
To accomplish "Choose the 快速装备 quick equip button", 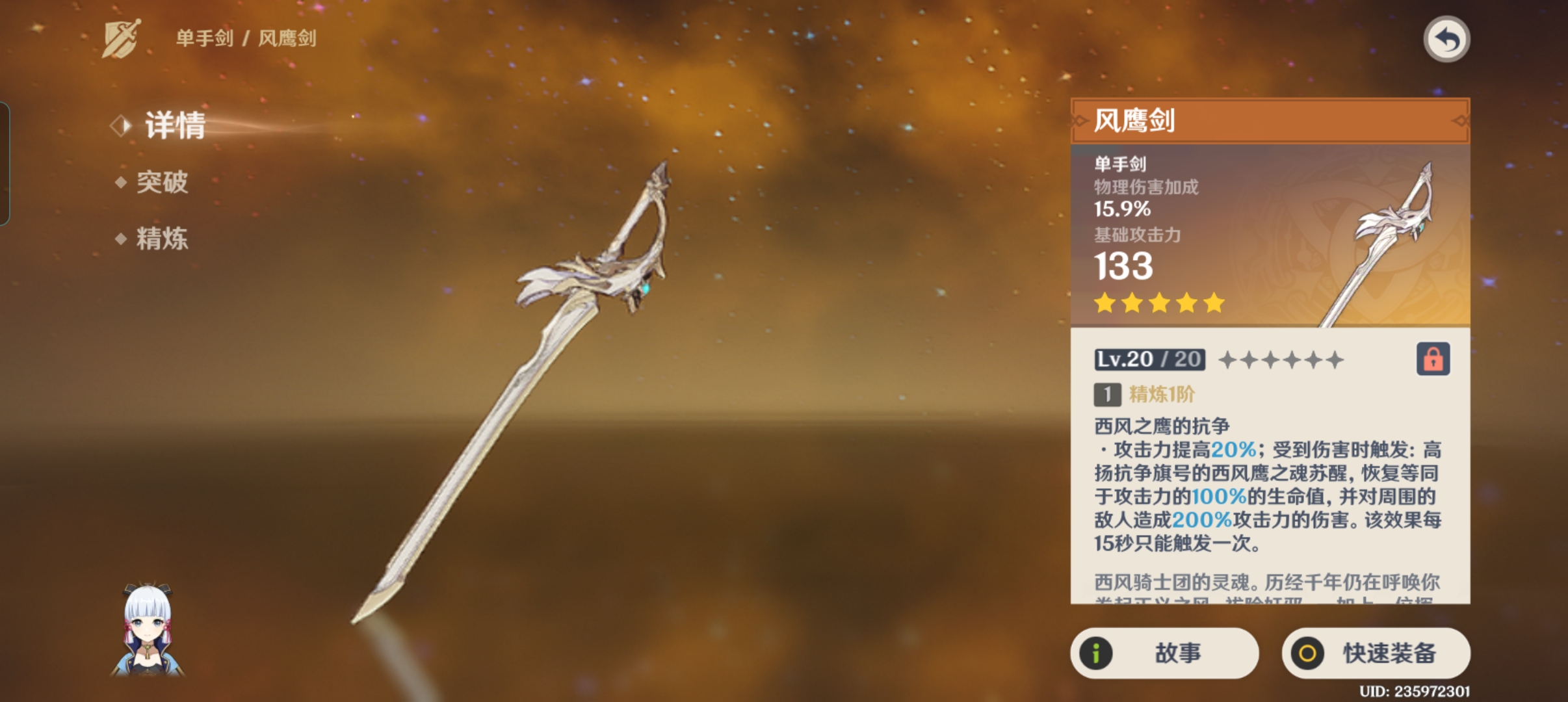I will (1376, 653).
